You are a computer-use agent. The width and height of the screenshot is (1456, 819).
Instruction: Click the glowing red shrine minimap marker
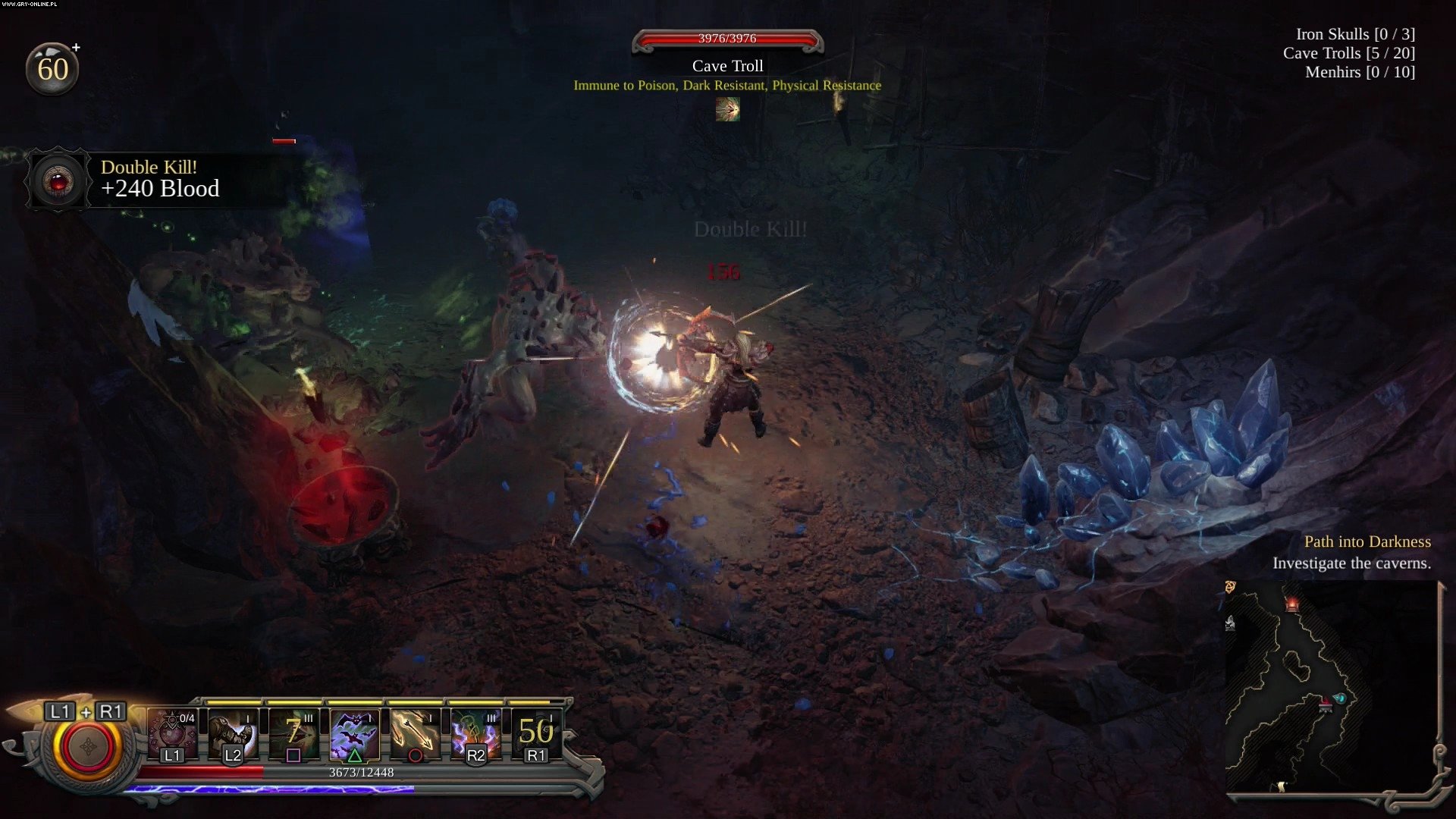coord(1292,604)
